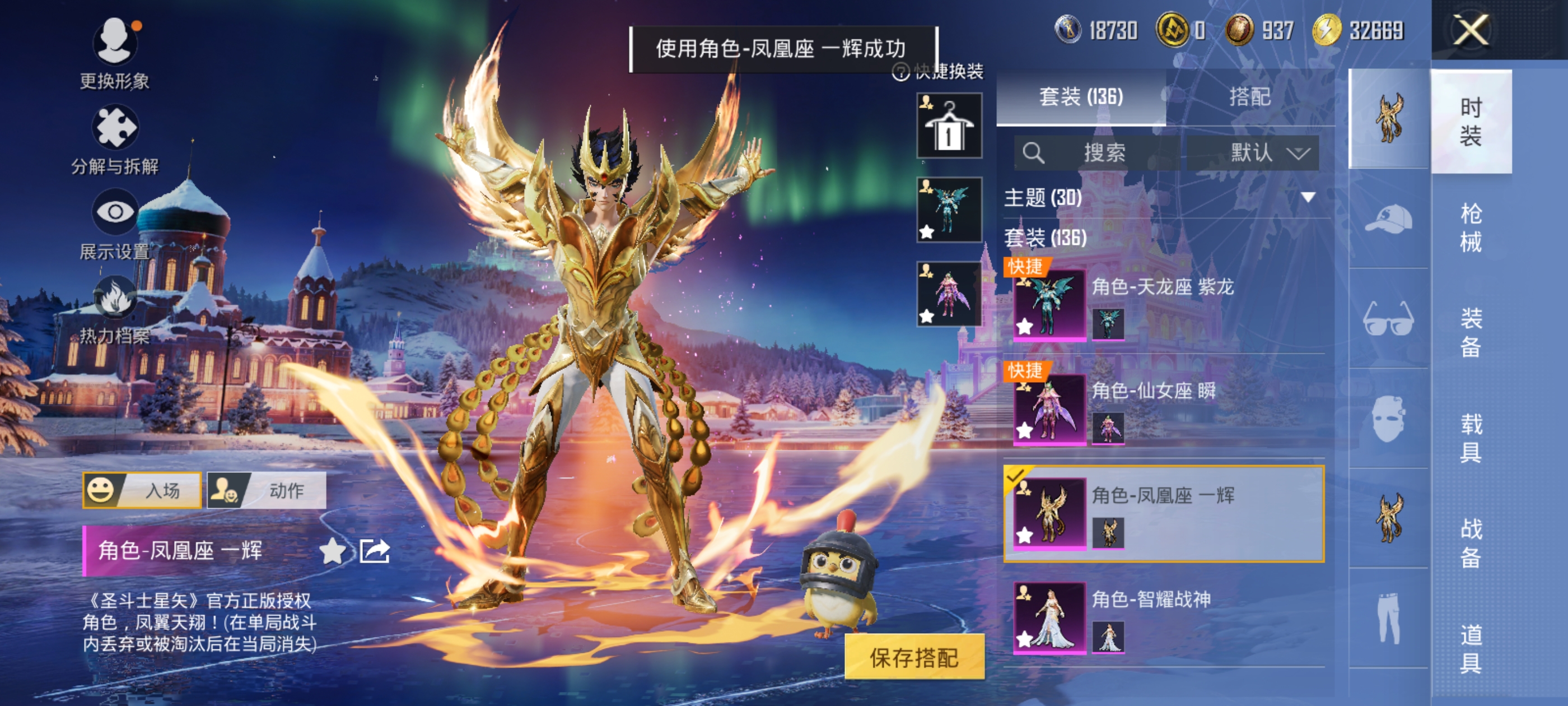Viewport: 1568px width, 706px height.
Task: Open 分解与拆解 puzzle piece option
Action: (x=114, y=128)
